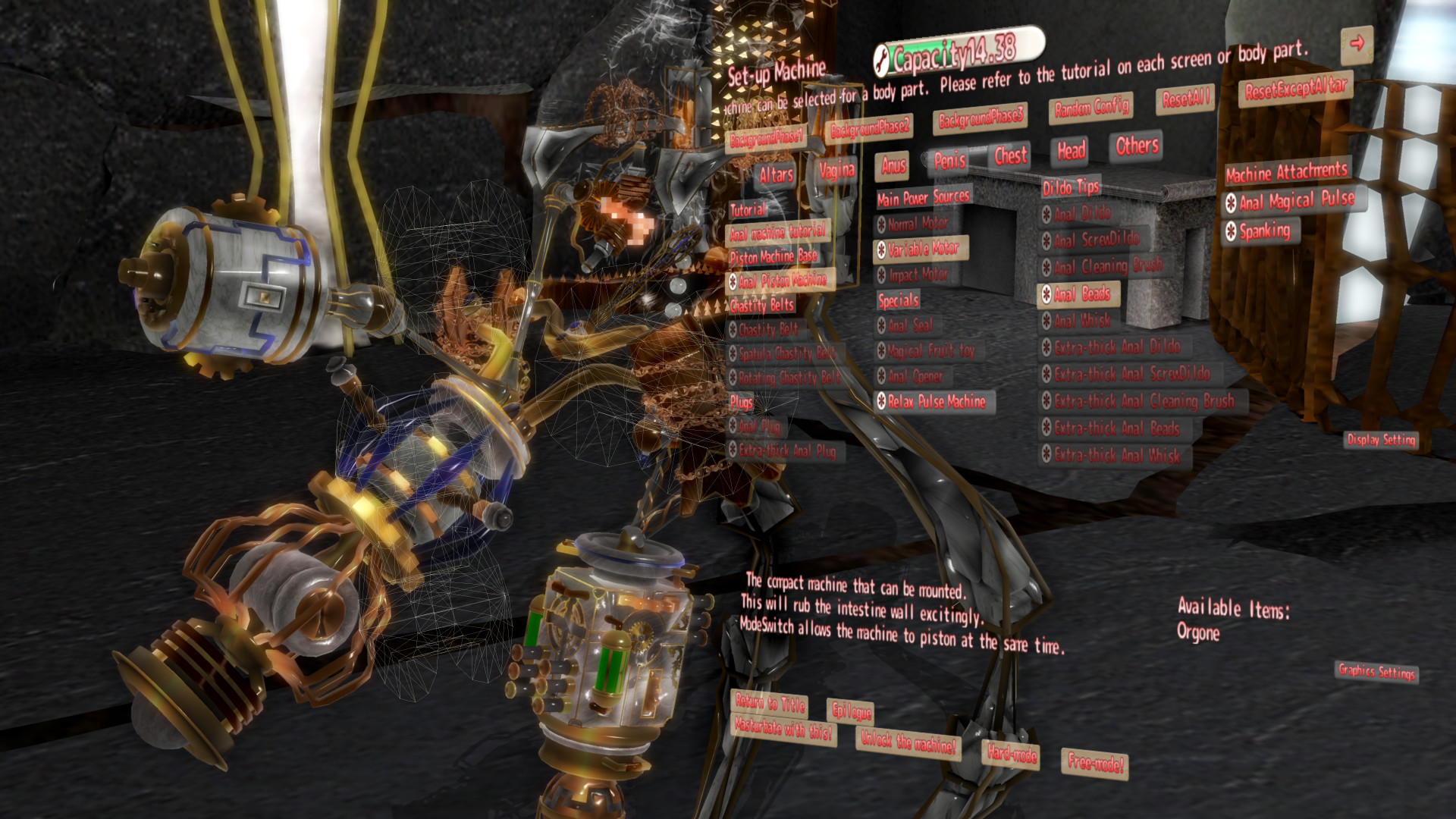Image resolution: width=1456 pixels, height=819 pixels.
Task: Expand the Chastity Belts category
Action: pyautogui.click(x=761, y=306)
